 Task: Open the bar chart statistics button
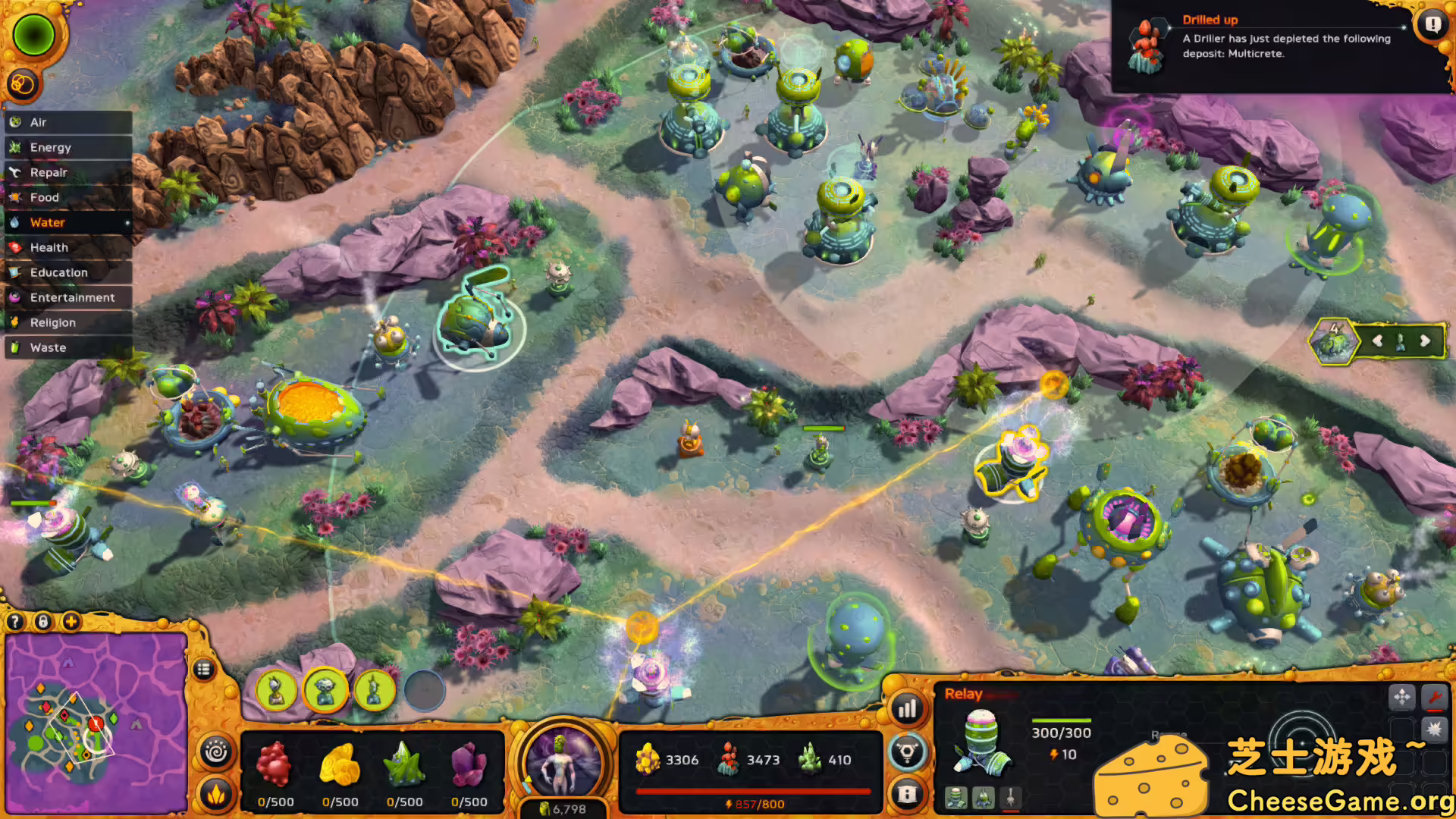[x=908, y=710]
